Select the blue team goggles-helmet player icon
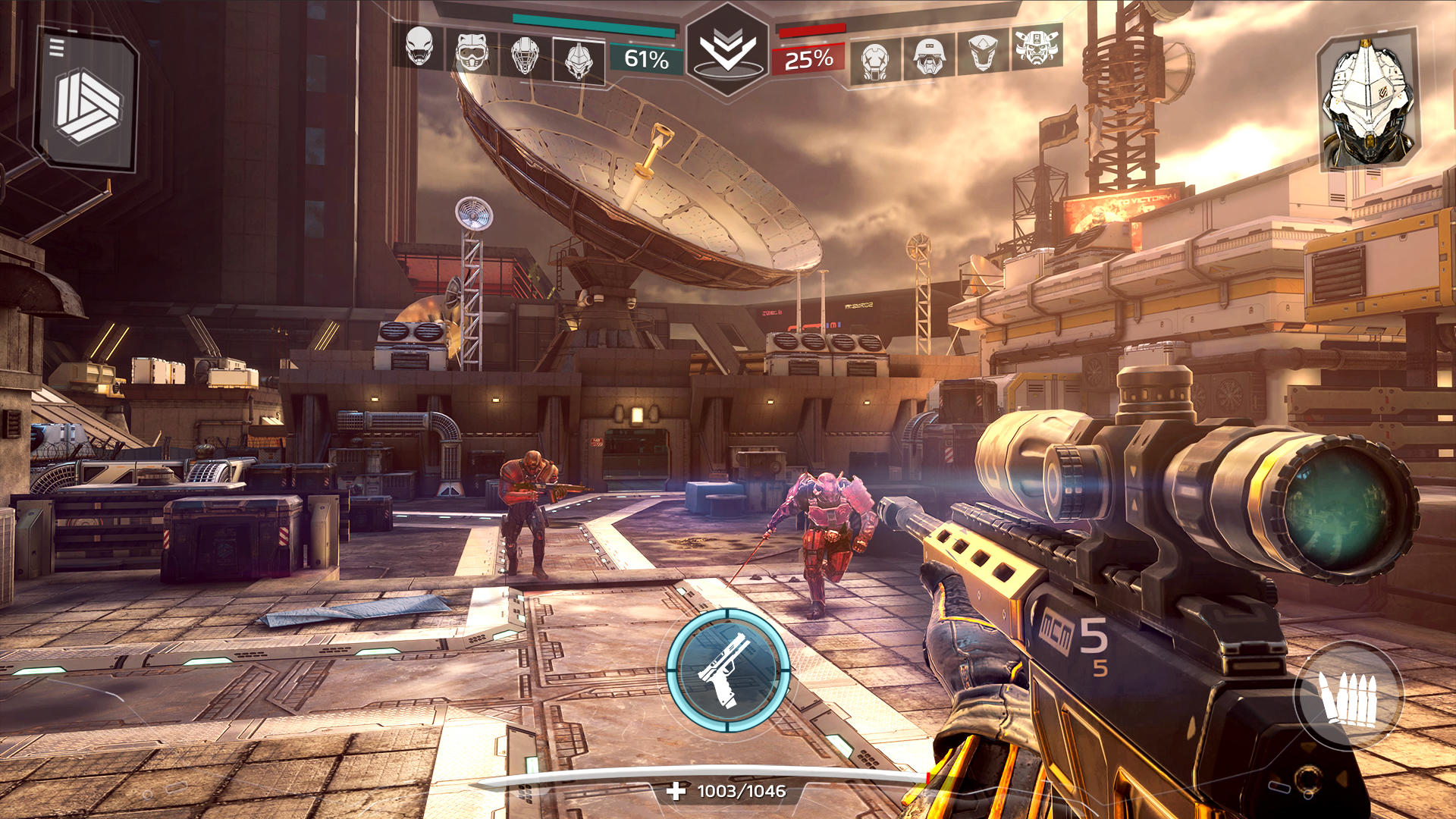 pos(471,52)
